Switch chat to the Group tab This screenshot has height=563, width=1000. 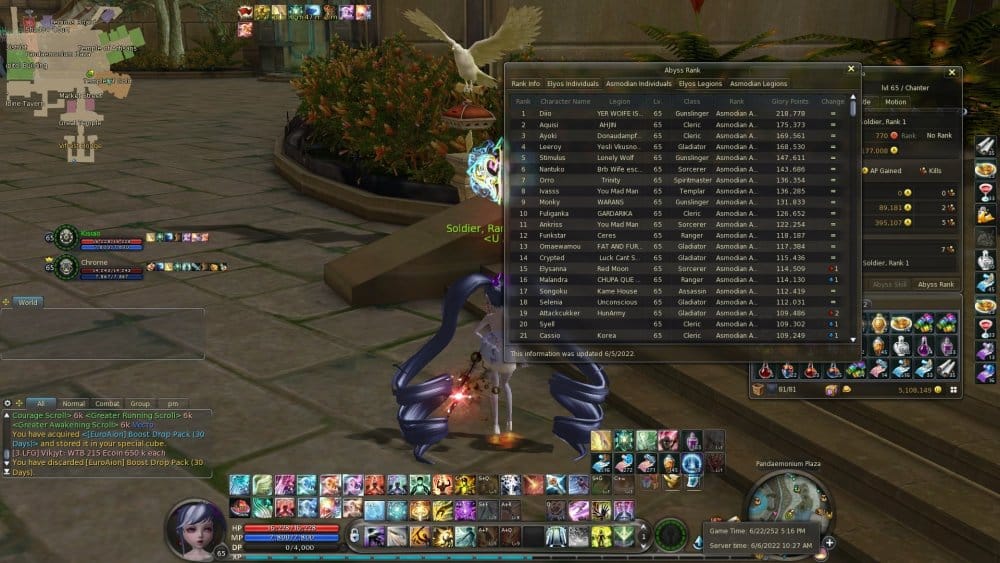pos(139,404)
